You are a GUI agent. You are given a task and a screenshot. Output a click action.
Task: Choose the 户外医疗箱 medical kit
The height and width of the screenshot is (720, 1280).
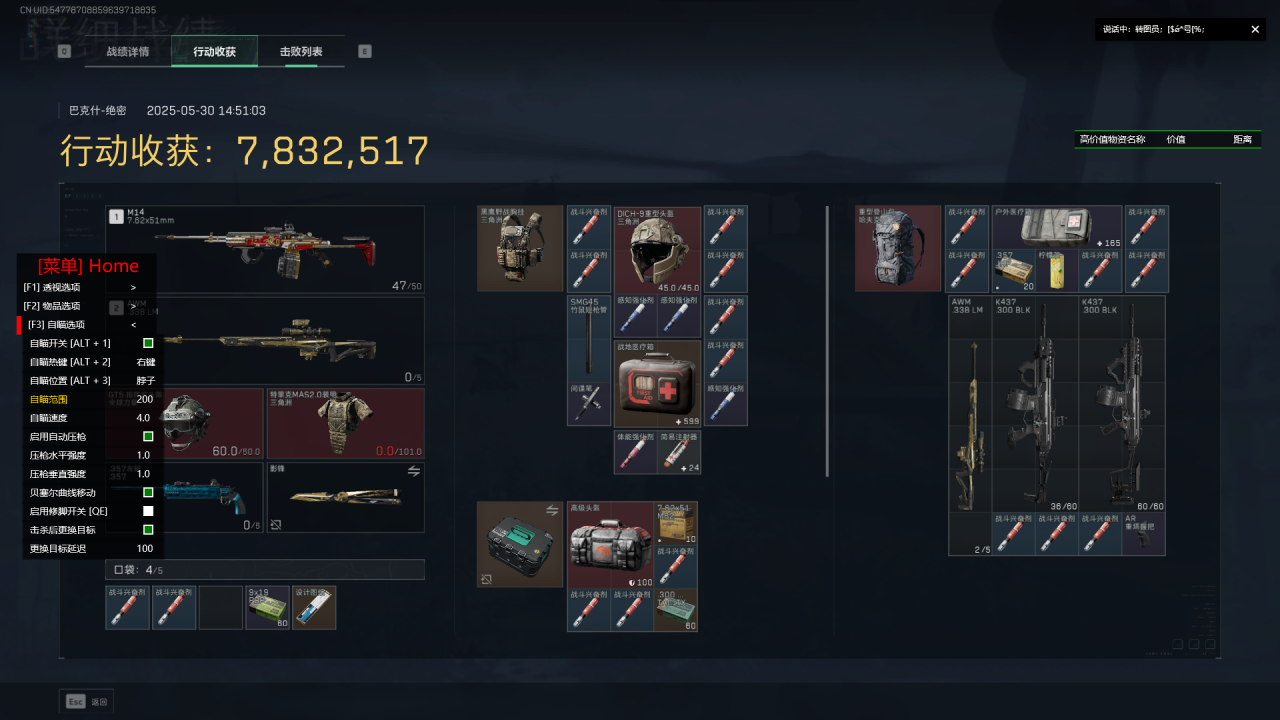1056,227
